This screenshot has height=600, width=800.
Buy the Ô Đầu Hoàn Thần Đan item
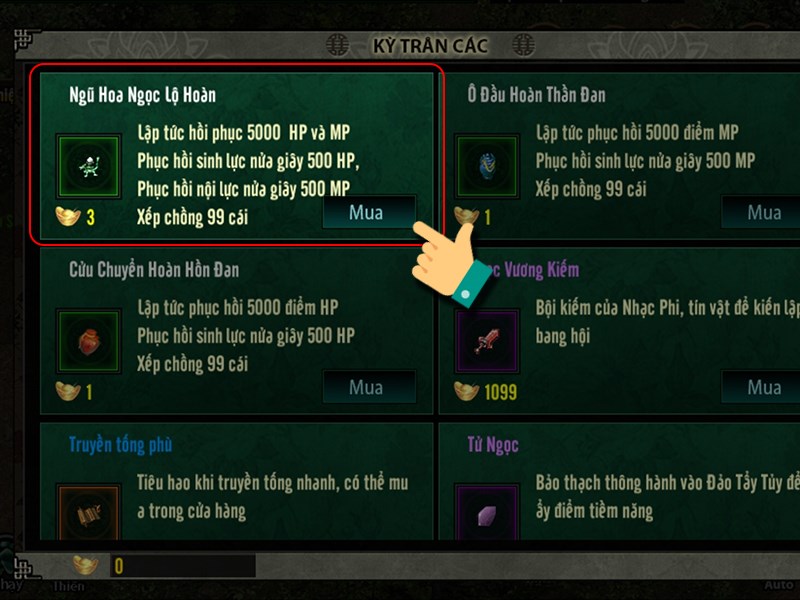pos(764,213)
